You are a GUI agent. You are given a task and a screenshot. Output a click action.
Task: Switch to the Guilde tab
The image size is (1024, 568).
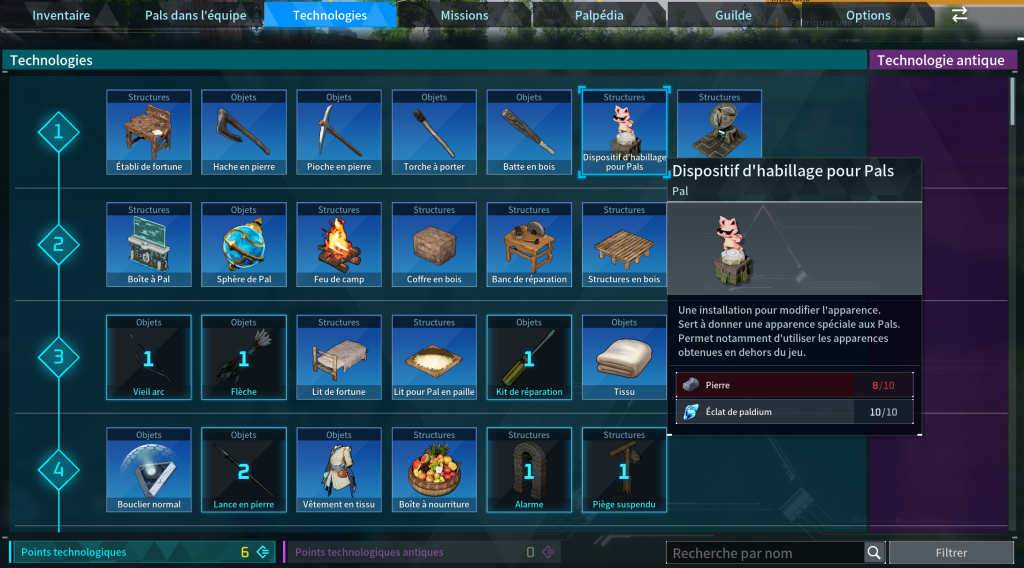pos(733,15)
